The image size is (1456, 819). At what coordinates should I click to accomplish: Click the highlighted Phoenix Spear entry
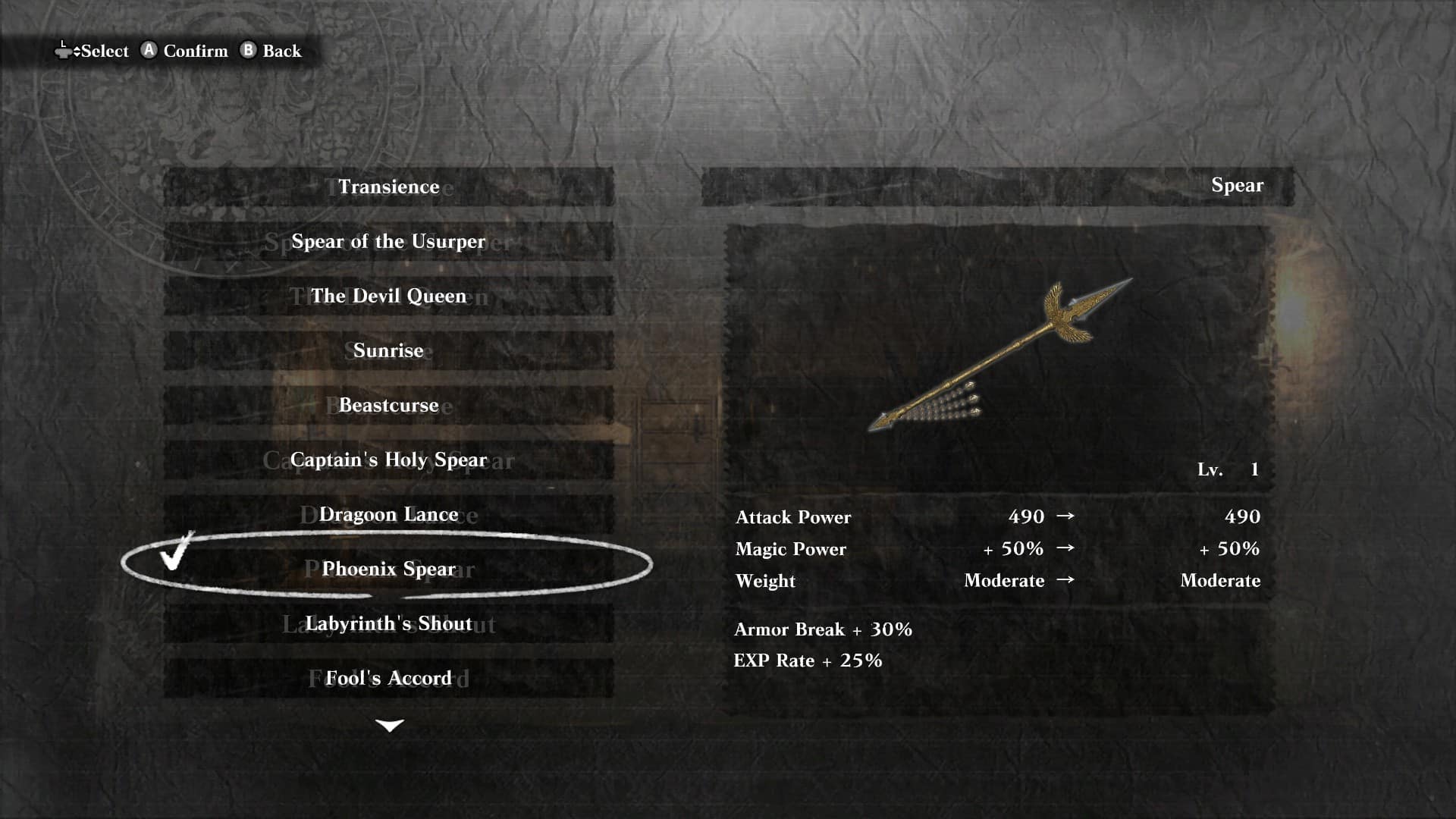click(x=388, y=569)
